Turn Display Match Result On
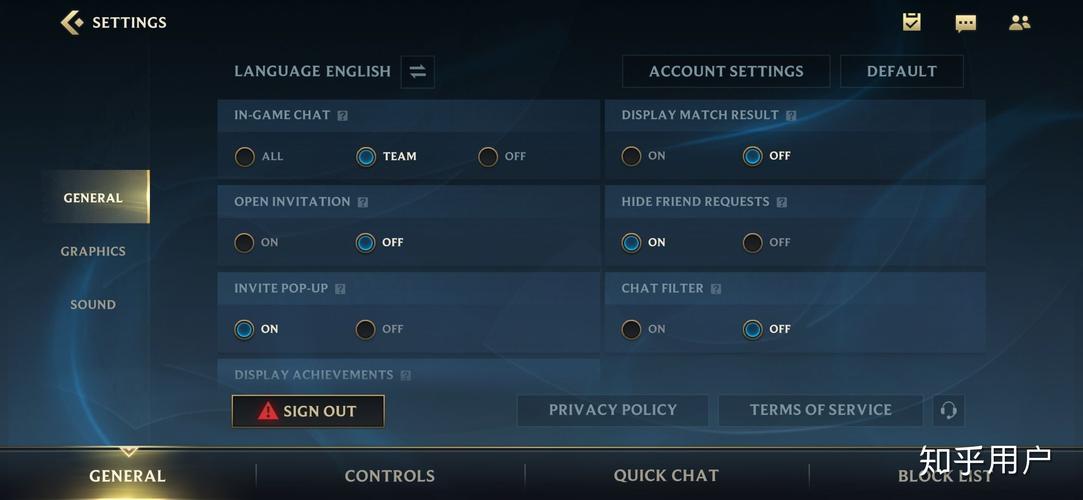The height and width of the screenshot is (500, 1083). pos(632,156)
